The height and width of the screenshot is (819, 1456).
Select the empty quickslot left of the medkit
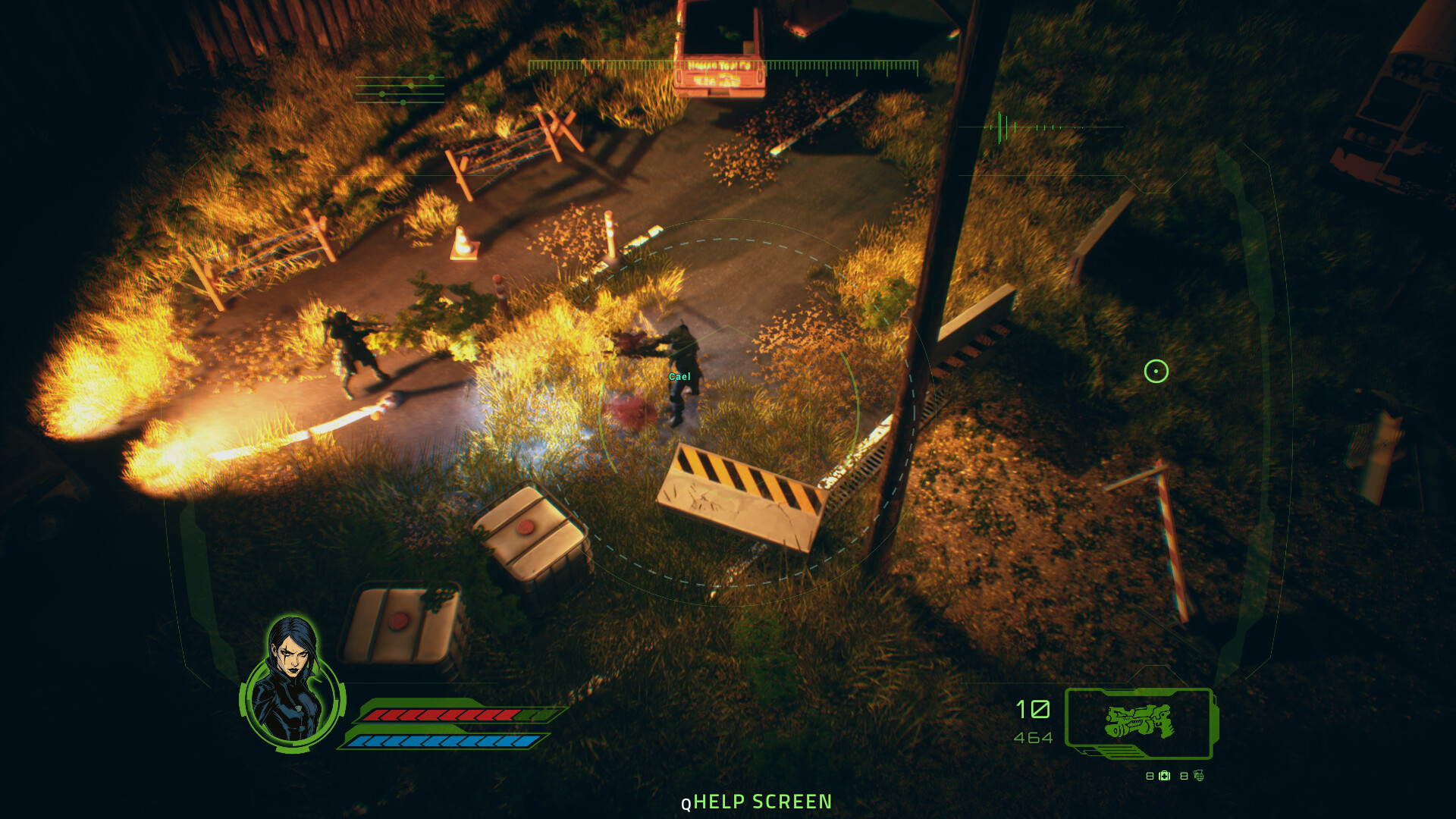point(1150,776)
